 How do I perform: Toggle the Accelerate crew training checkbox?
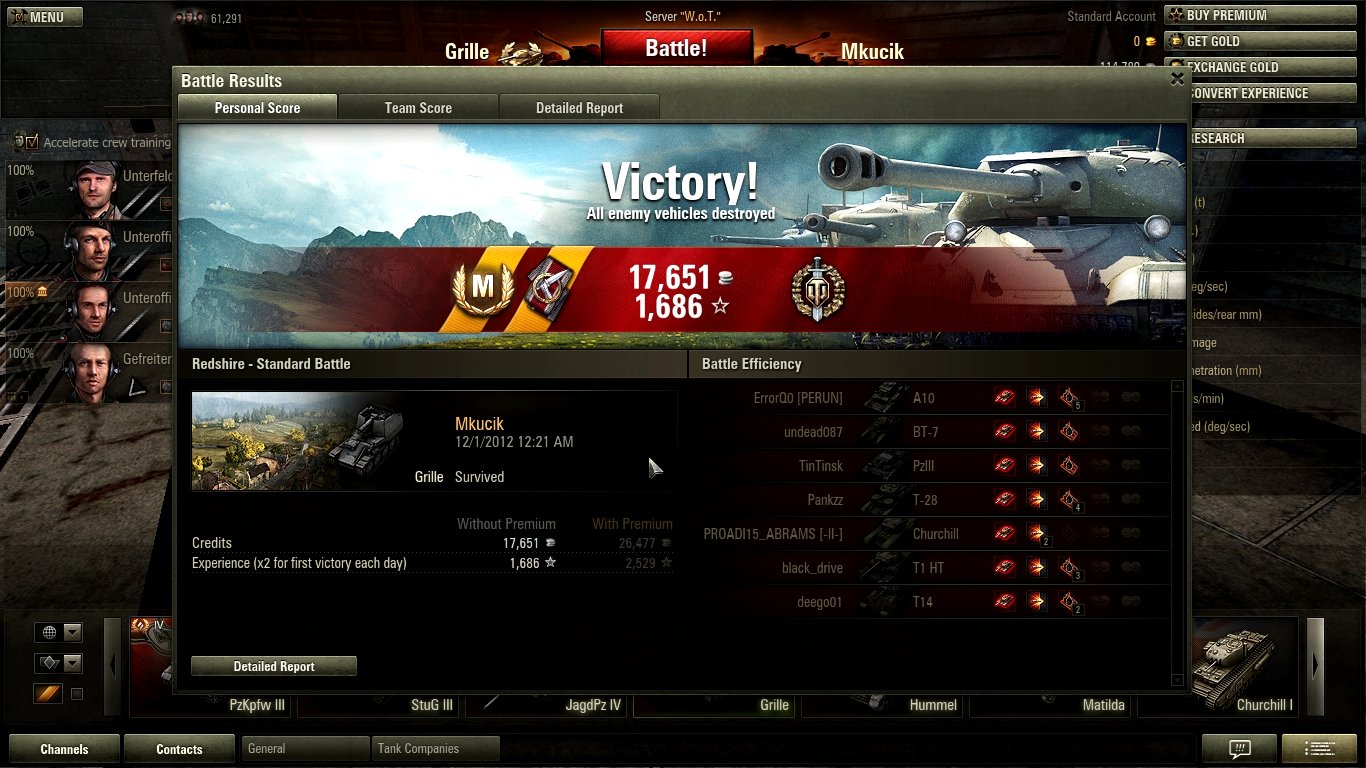33,142
